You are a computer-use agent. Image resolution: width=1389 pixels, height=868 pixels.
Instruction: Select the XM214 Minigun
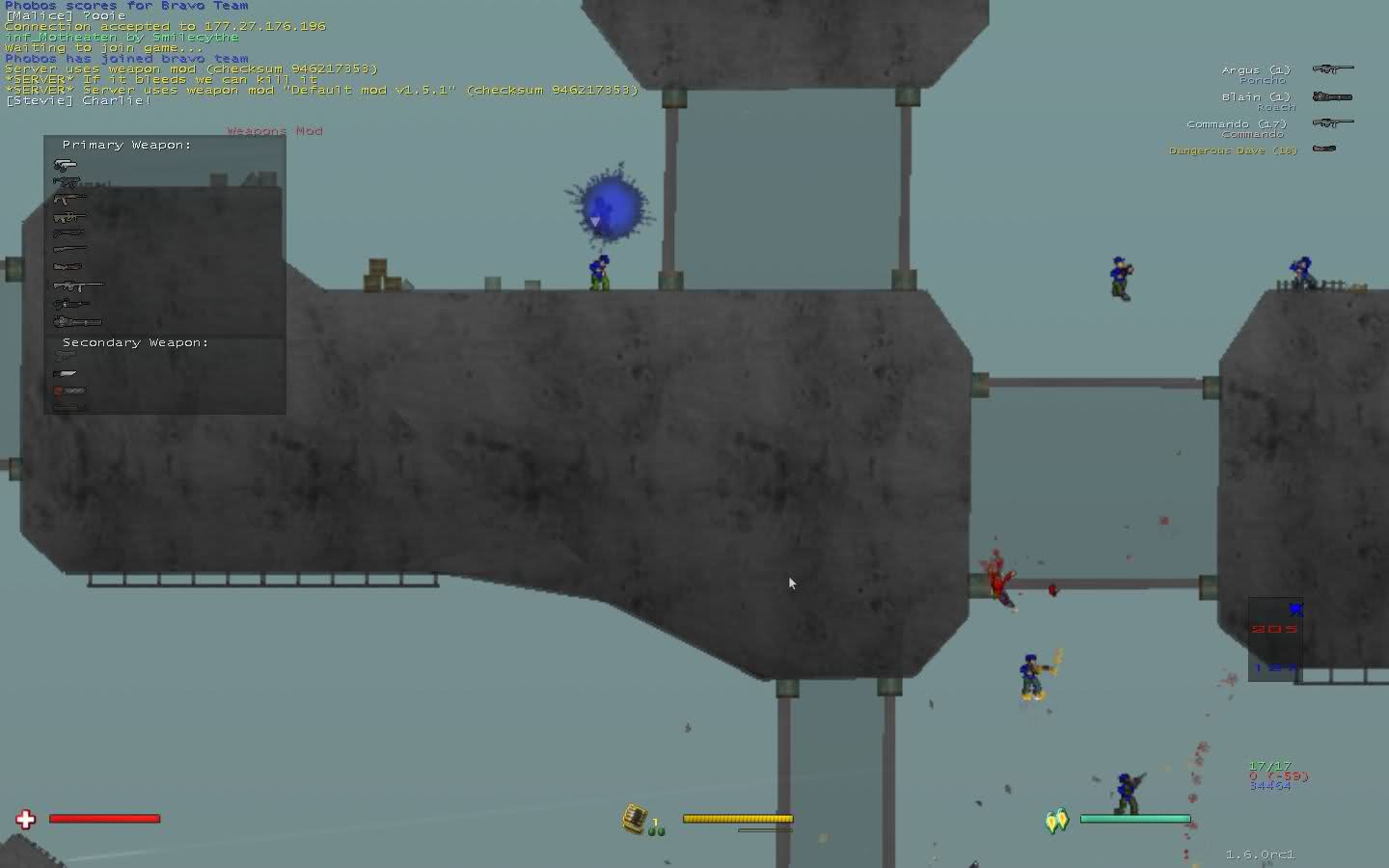click(x=77, y=321)
